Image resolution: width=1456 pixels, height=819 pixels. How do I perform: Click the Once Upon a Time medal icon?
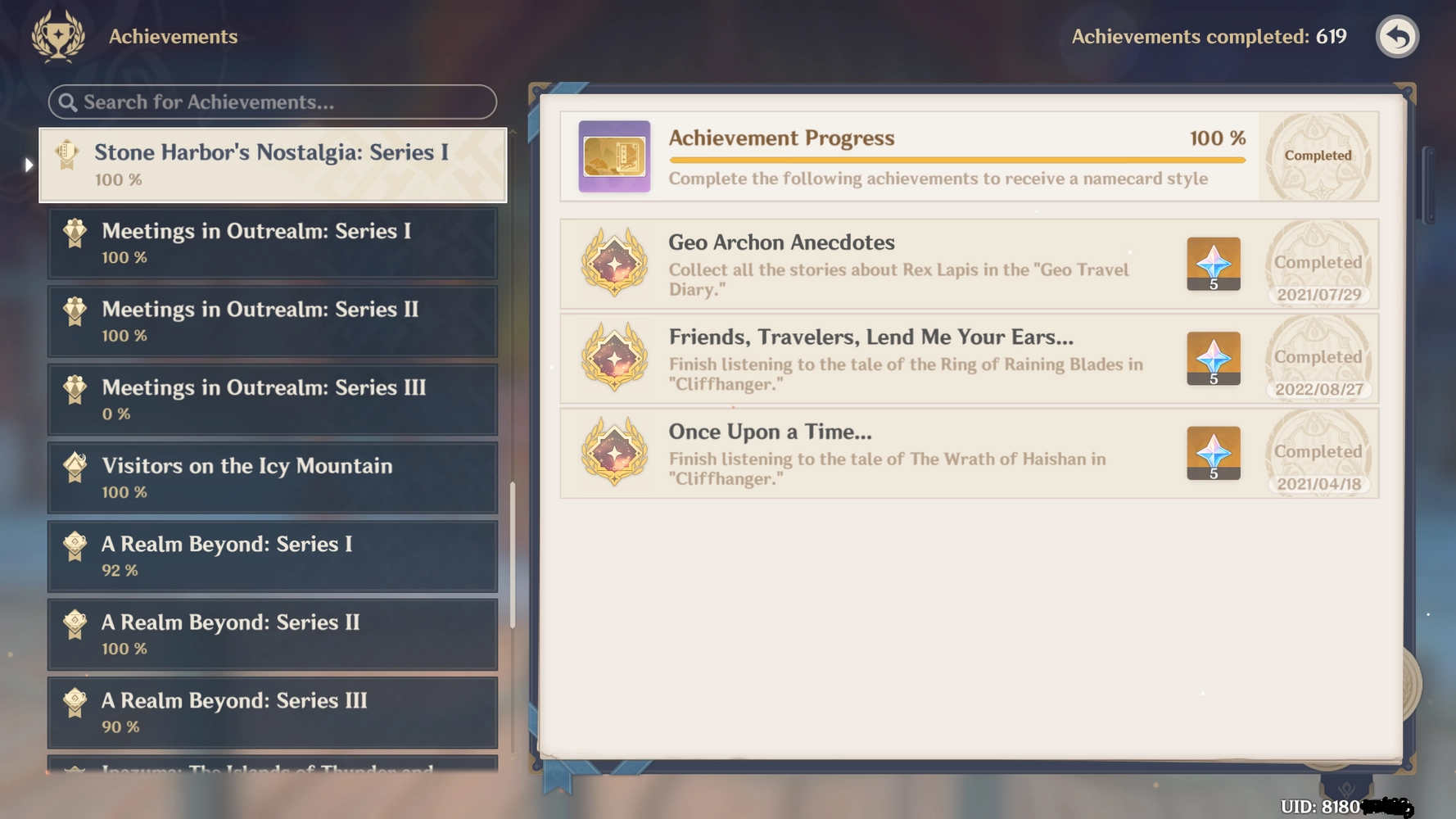point(614,453)
